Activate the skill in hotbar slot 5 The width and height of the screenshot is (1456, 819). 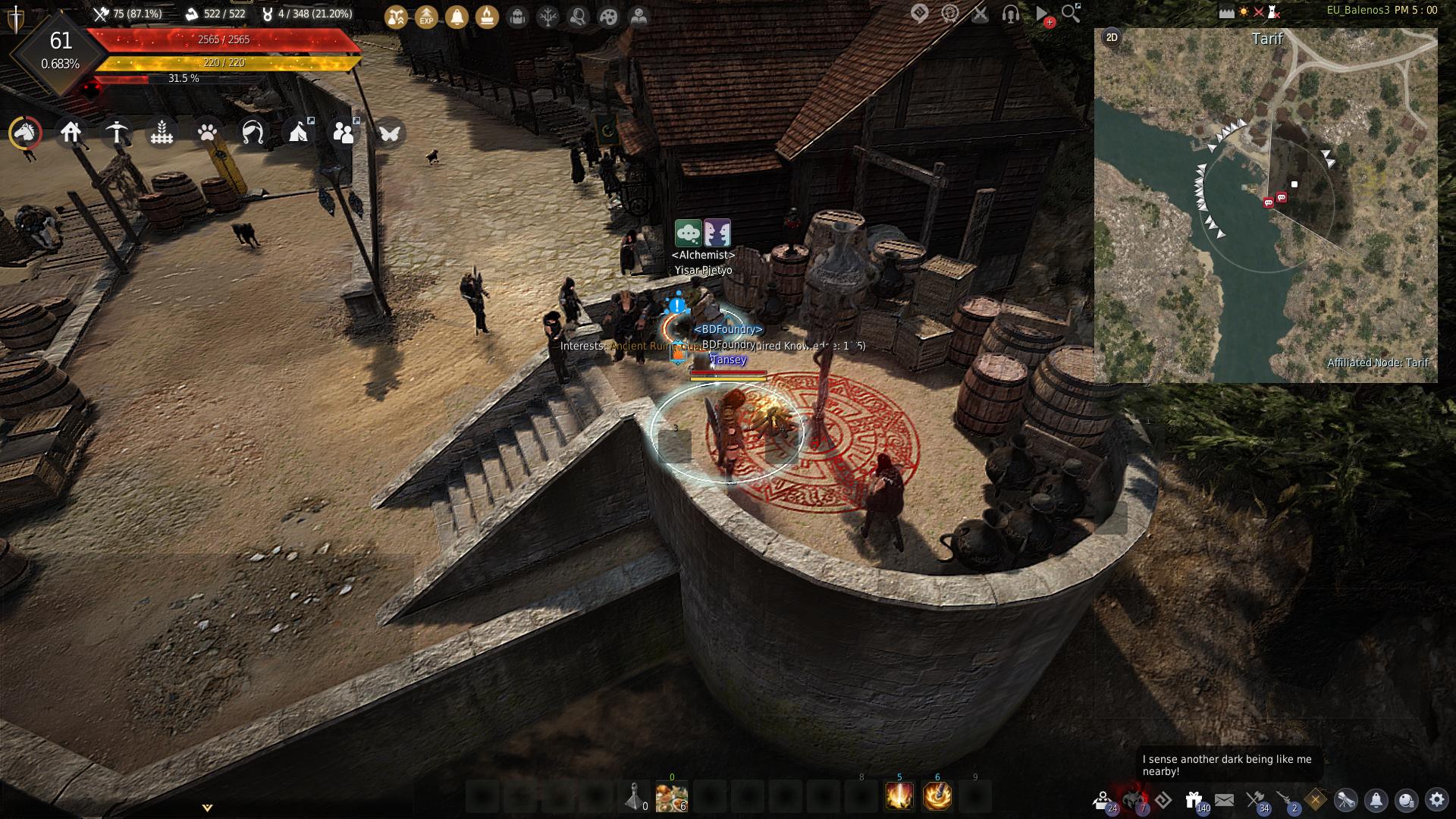[899, 797]
